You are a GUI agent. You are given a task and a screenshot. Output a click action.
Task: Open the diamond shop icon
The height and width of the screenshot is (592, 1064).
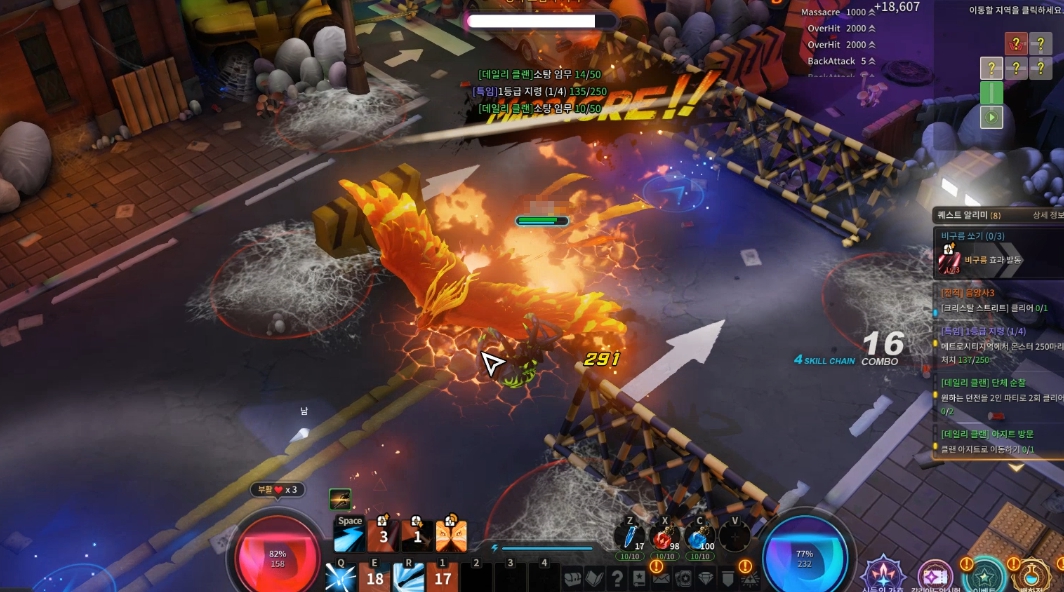(x=706, y=578)
